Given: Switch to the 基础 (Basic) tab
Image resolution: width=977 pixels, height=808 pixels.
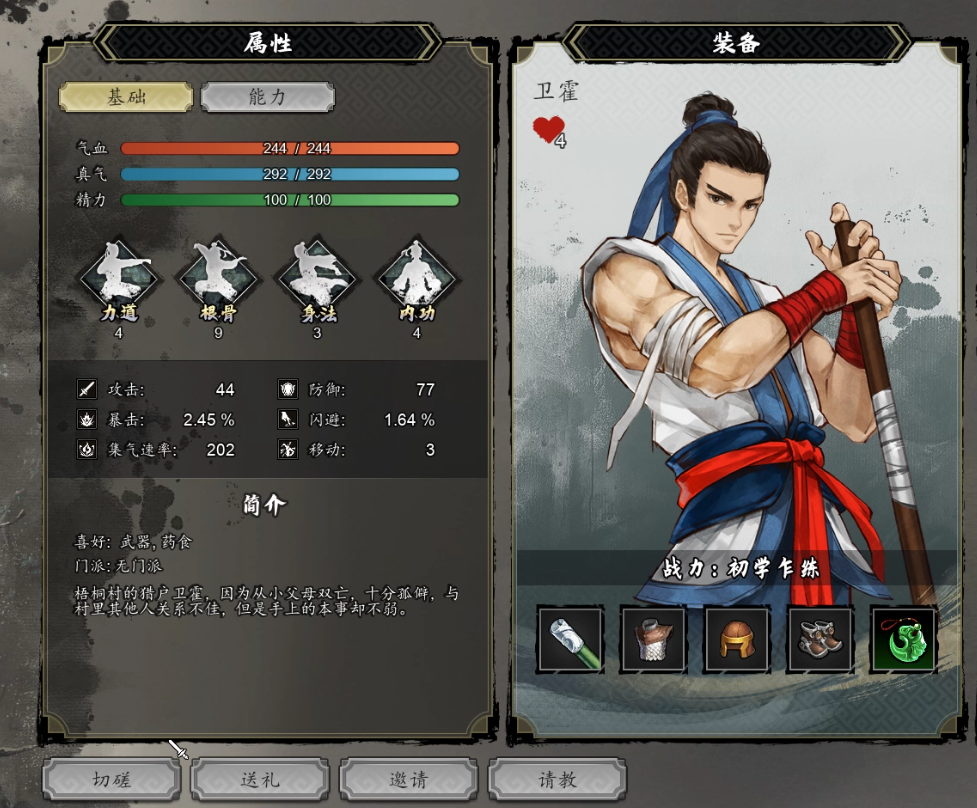Looking at the screenshot, I should click(x=126, y=97).
